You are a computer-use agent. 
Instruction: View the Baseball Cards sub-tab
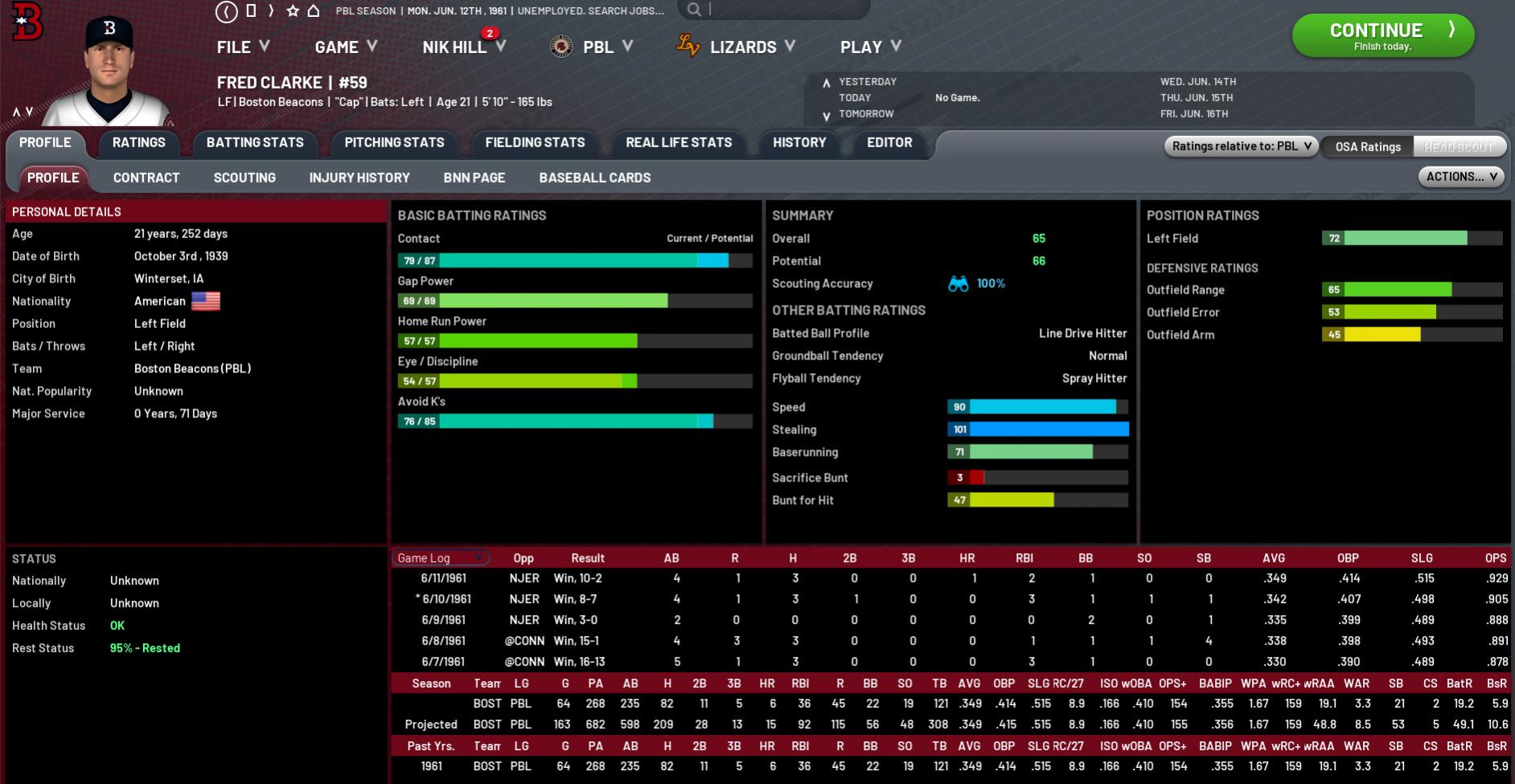(595, 178)
